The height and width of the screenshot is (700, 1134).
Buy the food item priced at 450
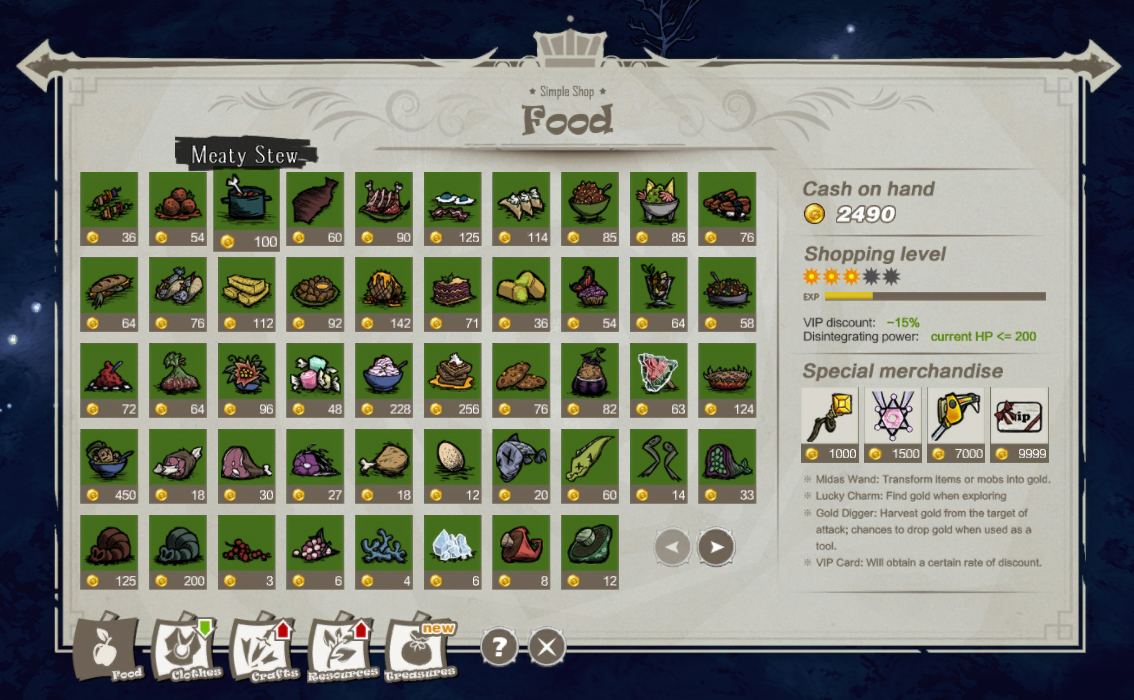[109, 466]
